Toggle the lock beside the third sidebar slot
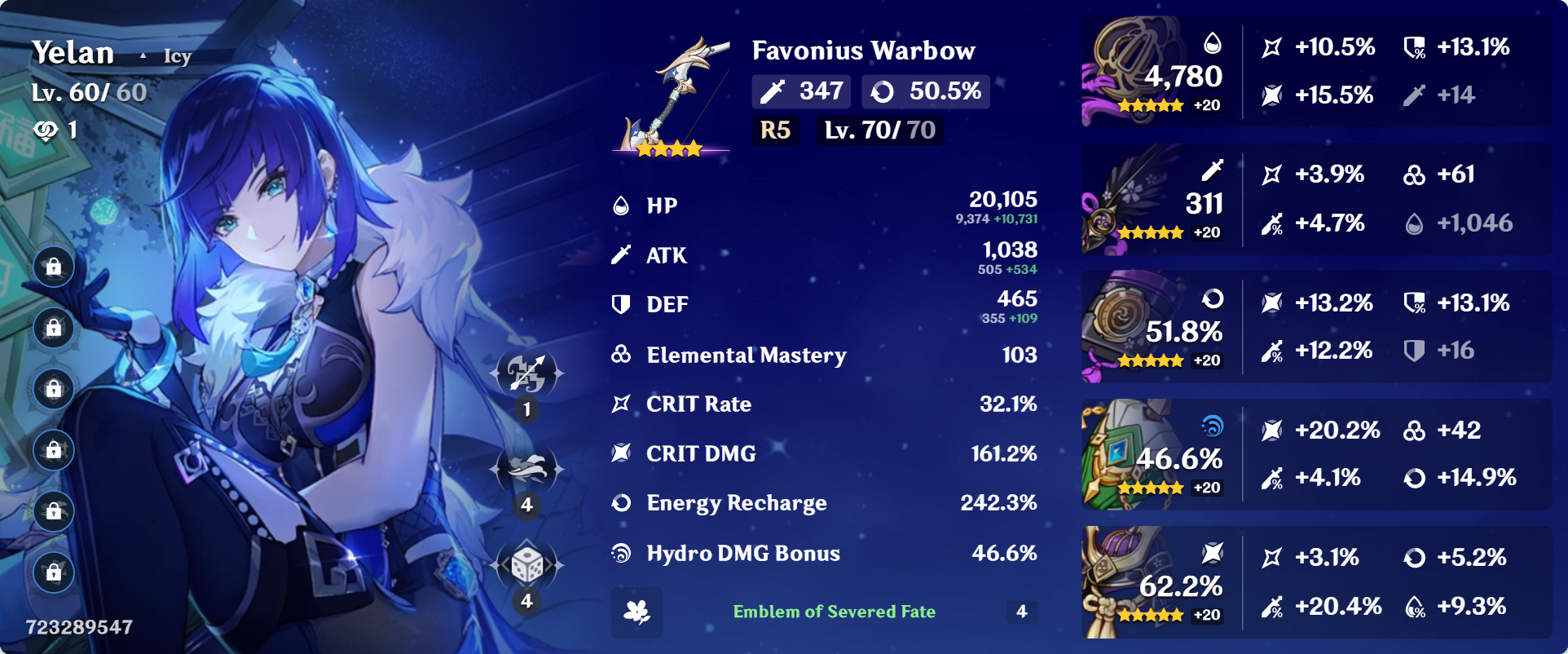The image size is (1568, 654). click(x=53, y=389)
